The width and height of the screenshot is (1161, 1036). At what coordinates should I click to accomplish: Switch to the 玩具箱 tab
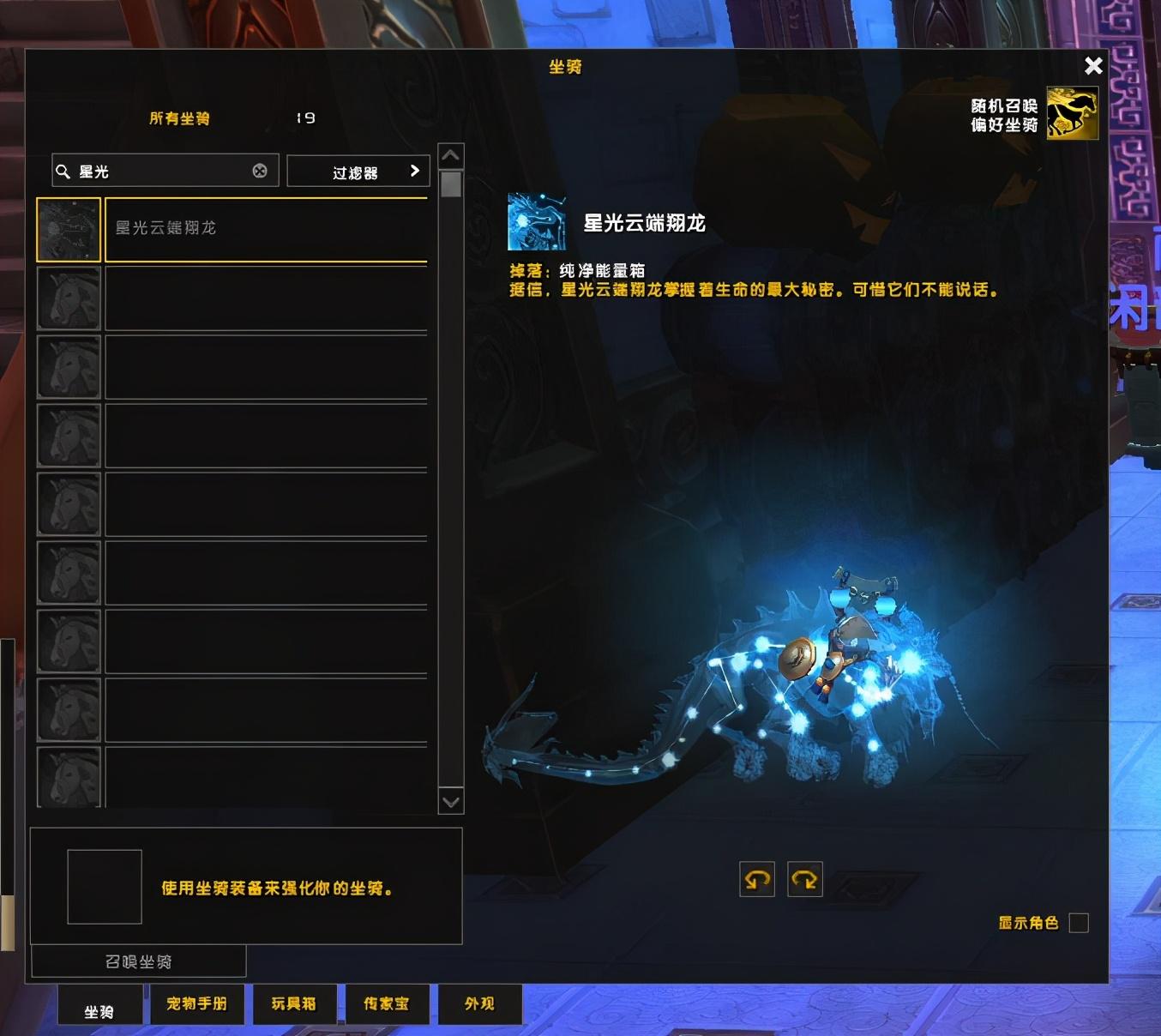294,1003
